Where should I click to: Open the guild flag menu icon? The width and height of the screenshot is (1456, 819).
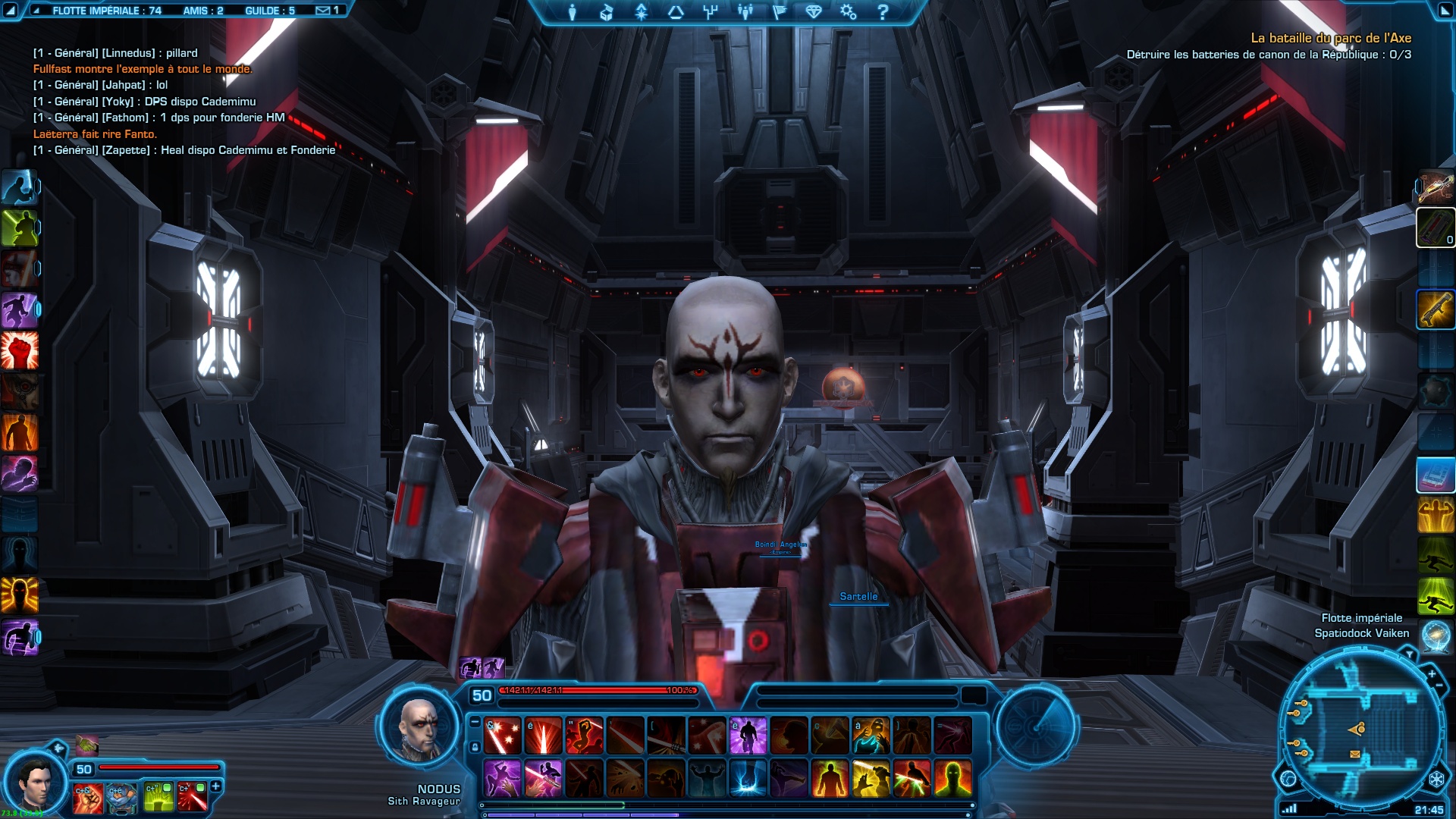coord(779,12)
